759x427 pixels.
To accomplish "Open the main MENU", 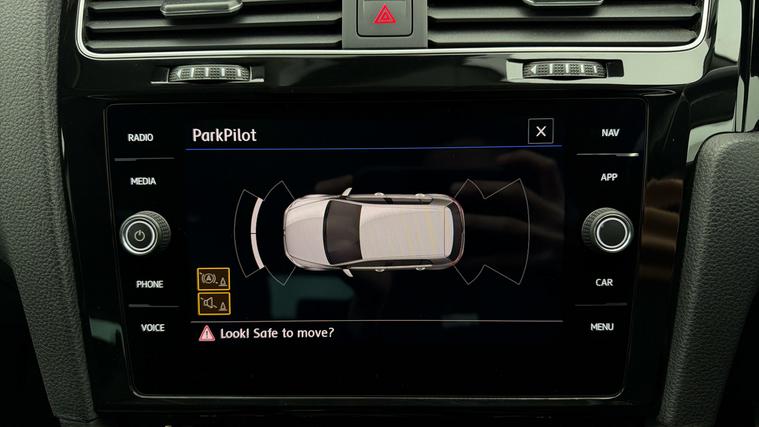I will [x=602, y=326].
